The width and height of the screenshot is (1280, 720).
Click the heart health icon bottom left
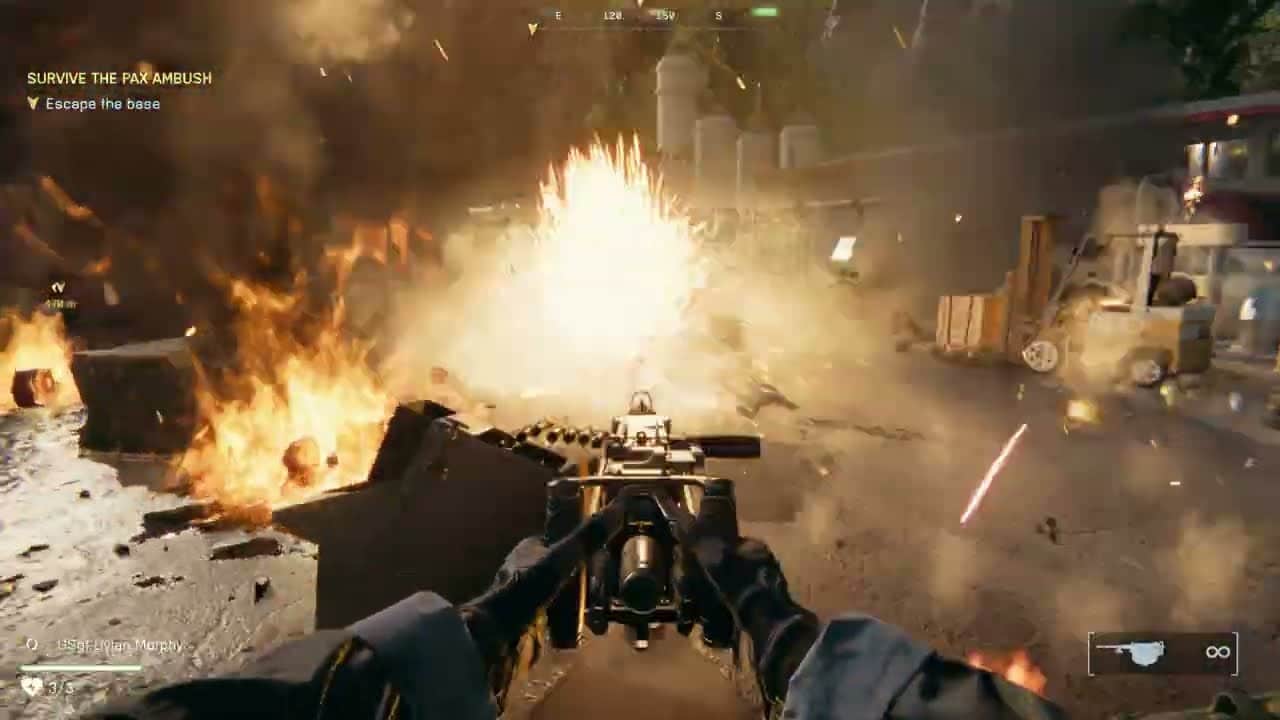[x=30, y=686]
